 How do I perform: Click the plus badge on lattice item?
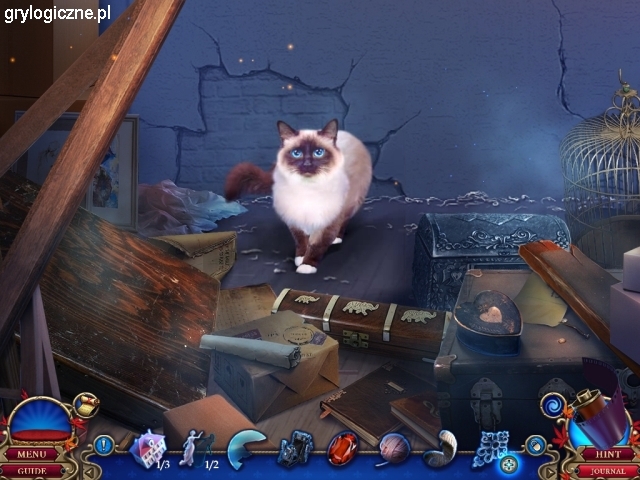click(x=509, y=464)
